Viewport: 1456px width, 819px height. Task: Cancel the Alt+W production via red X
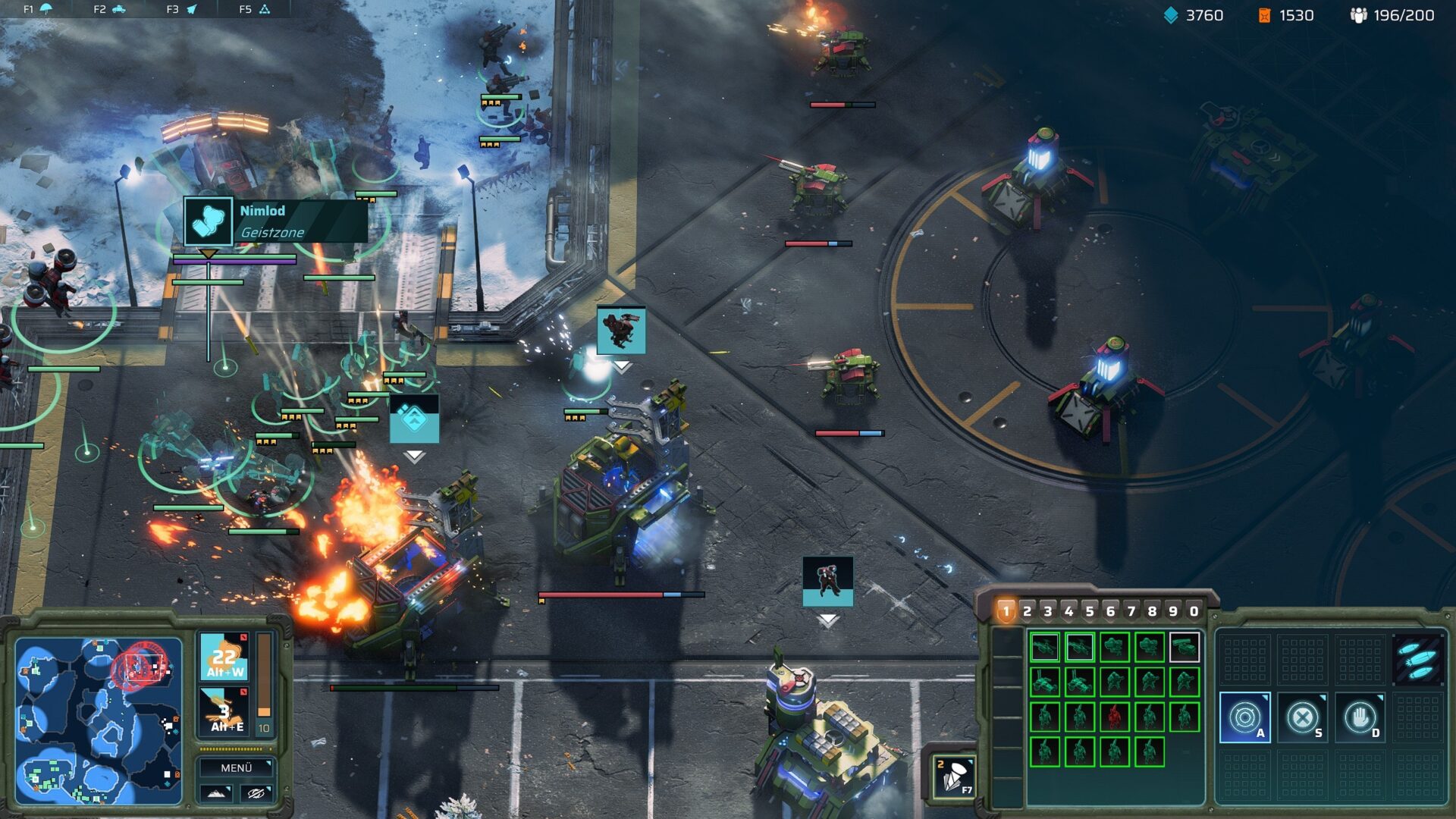click(x=243, y=638)
